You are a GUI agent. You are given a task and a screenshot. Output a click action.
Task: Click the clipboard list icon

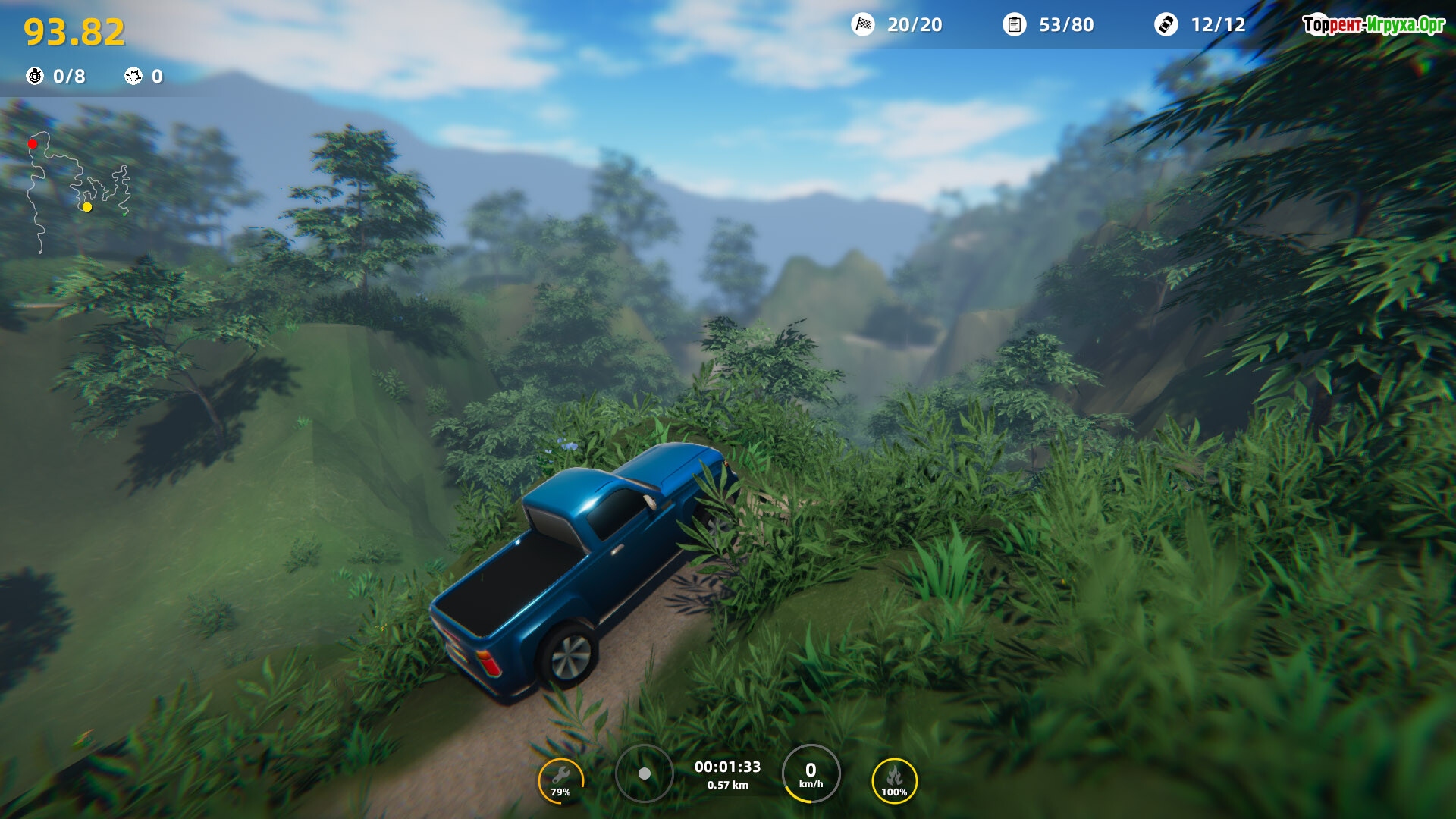(1014, 25)
